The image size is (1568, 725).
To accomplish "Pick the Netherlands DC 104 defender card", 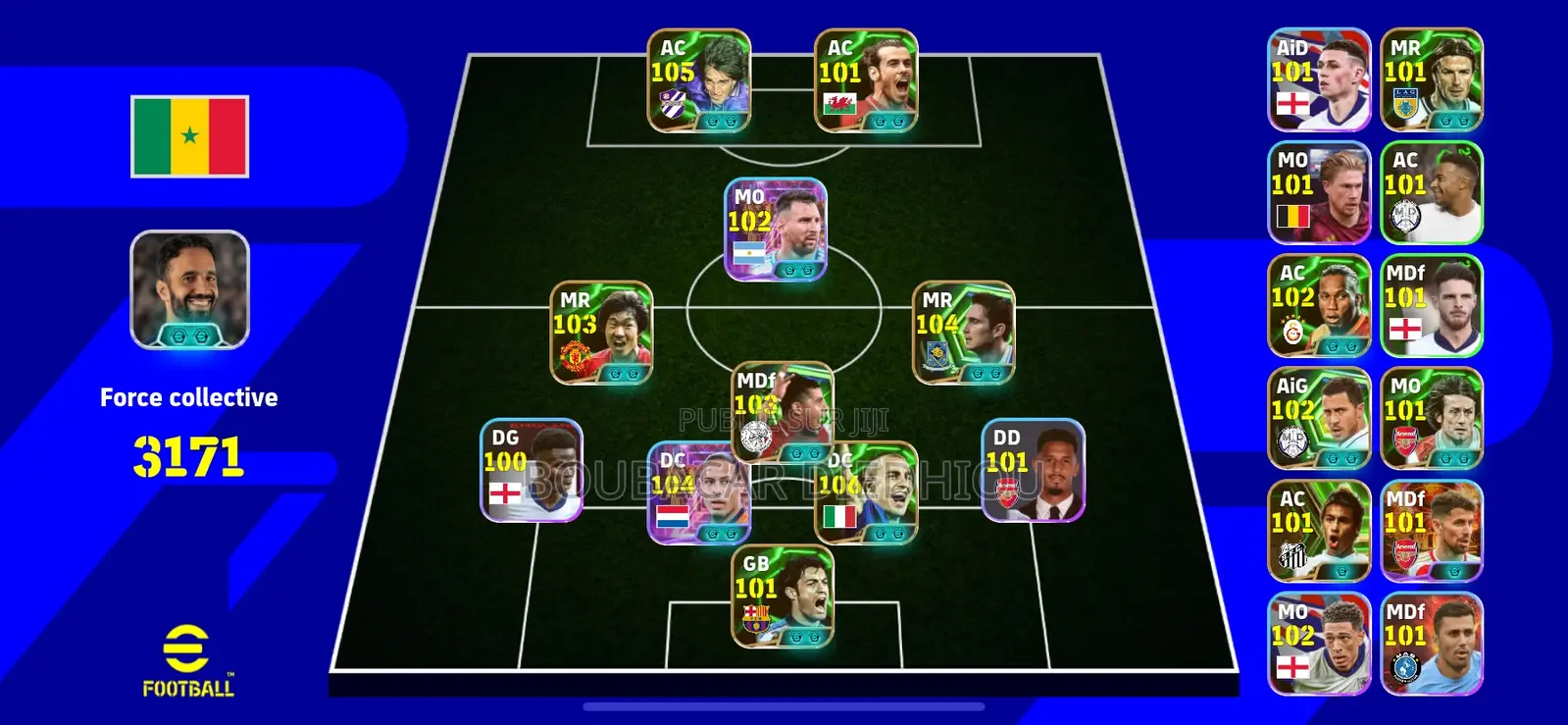I will [x=697, y=492].
